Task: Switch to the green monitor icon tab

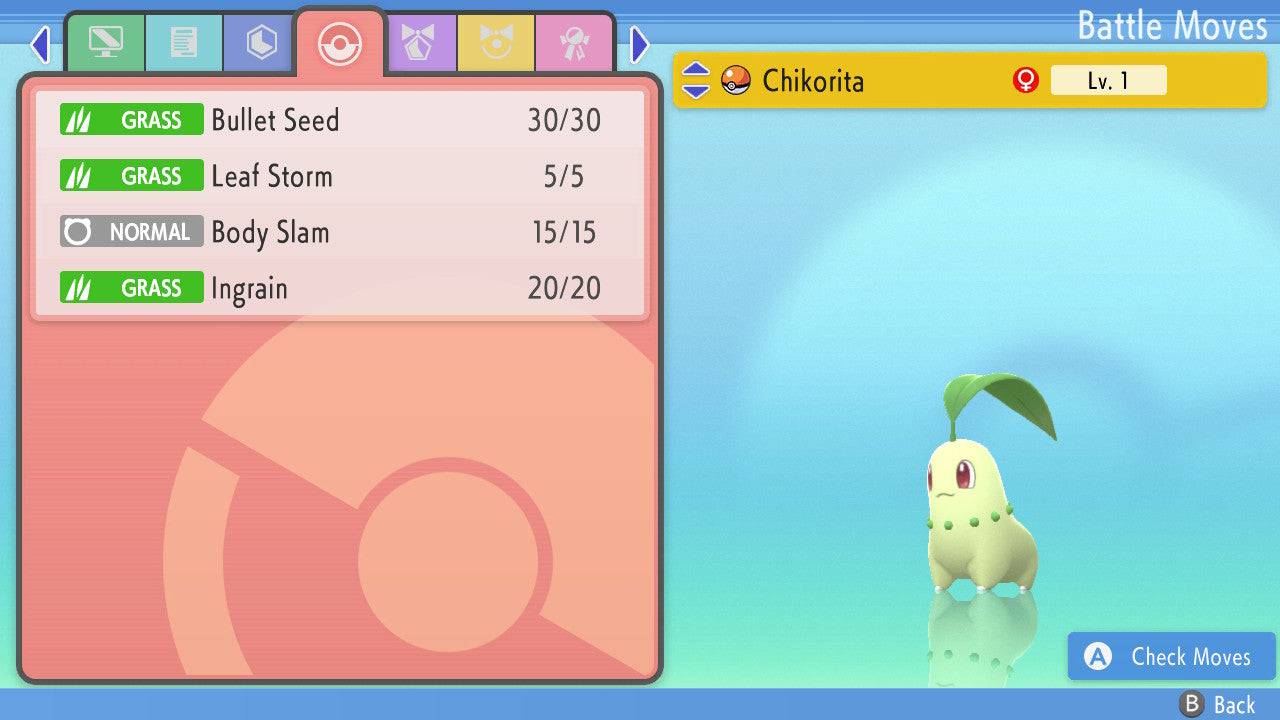Action: point(105,43)
